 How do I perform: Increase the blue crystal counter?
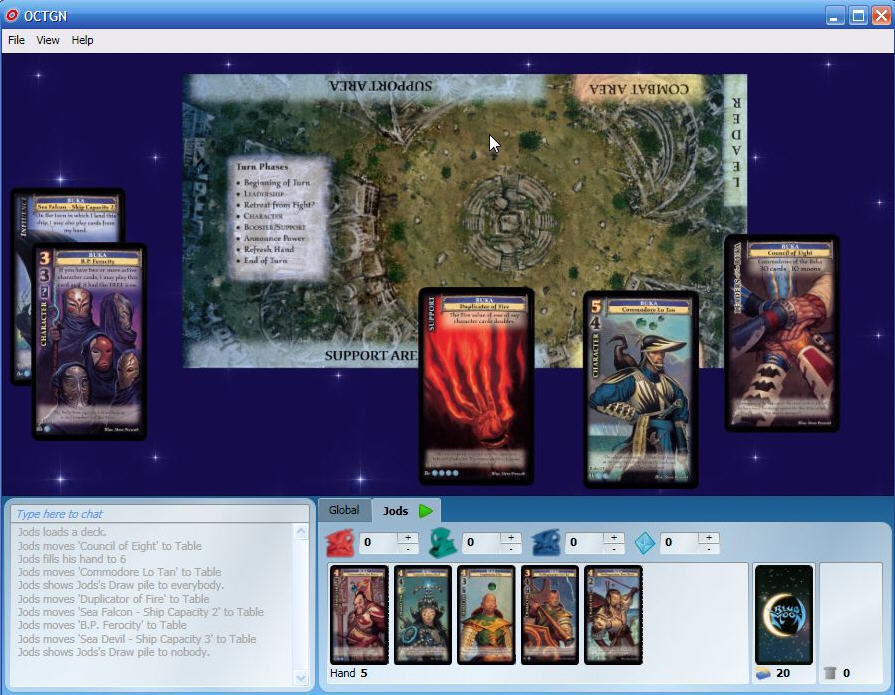point(709,538)
